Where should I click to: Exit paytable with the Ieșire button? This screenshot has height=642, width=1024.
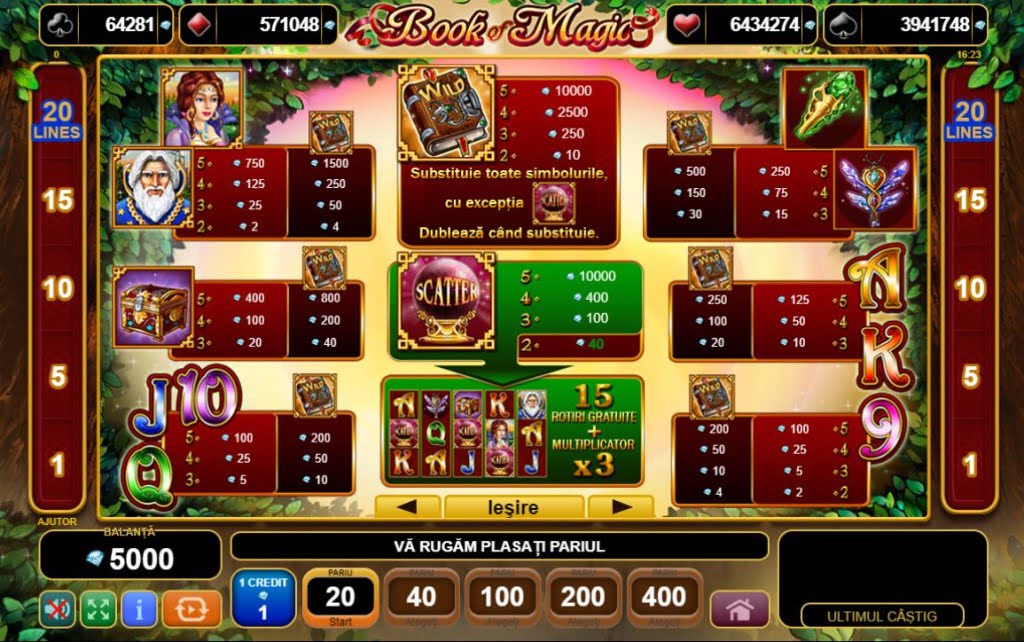click(x=513, y=507)
